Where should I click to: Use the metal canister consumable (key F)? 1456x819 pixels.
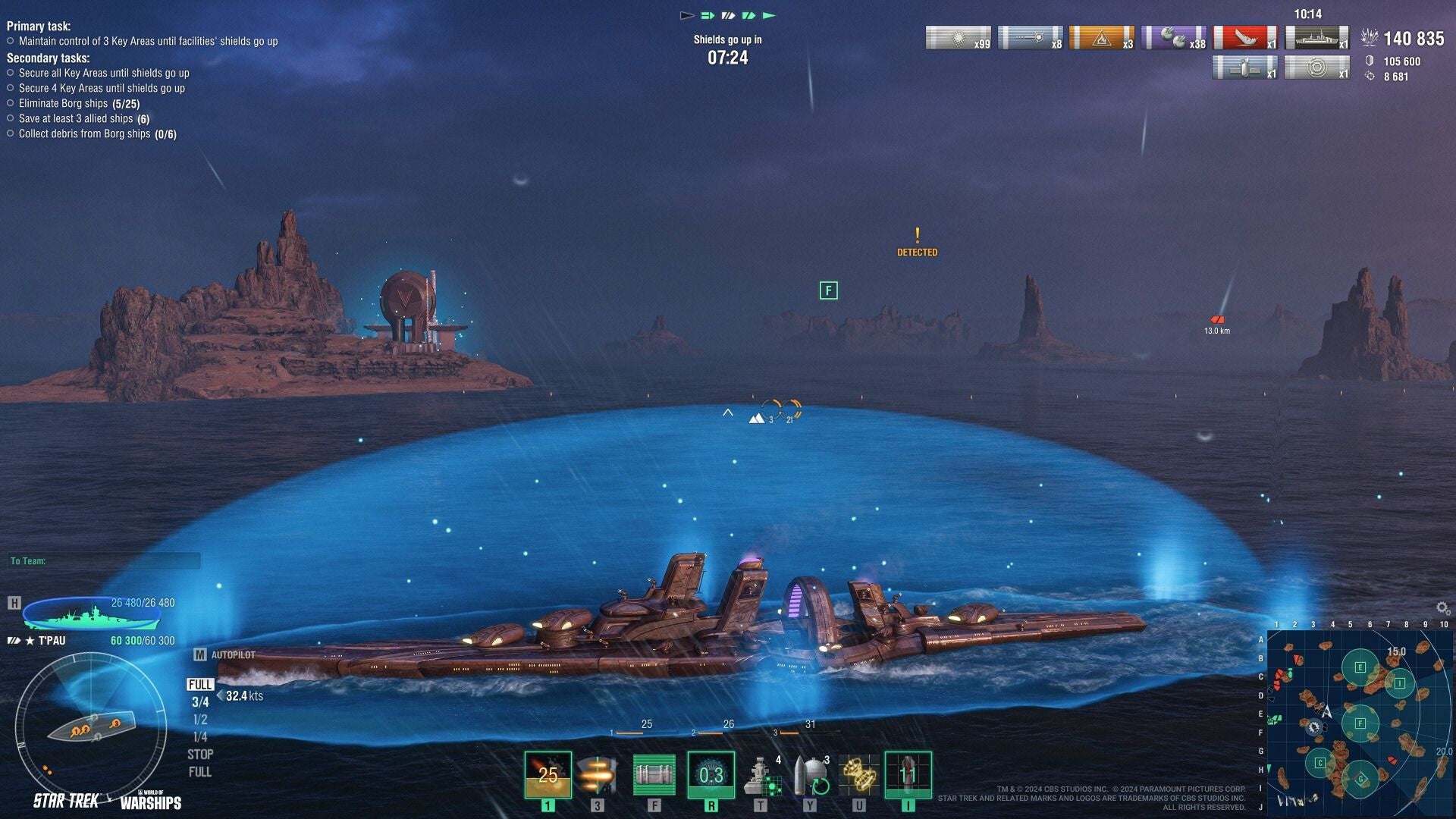pos(654,774)
